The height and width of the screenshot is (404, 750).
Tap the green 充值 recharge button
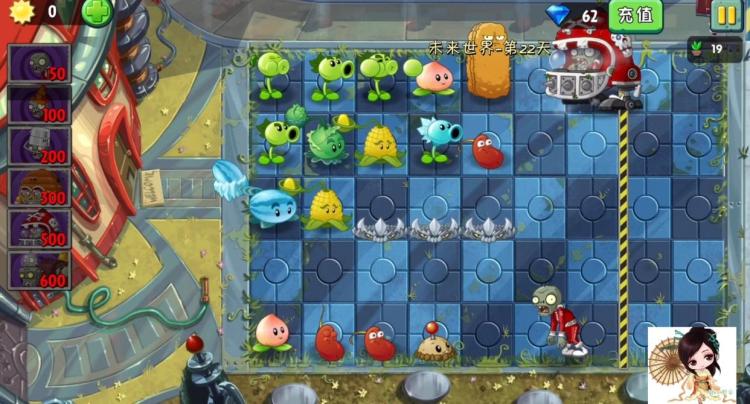tap(635, 15)
